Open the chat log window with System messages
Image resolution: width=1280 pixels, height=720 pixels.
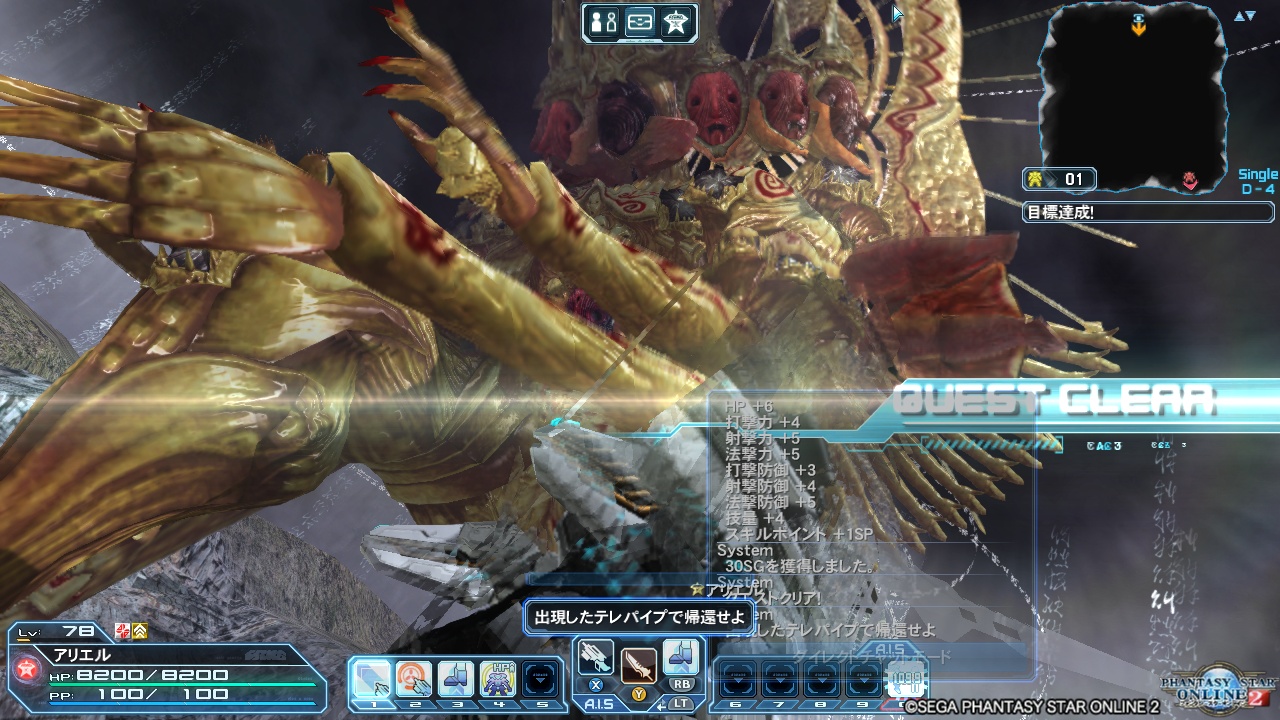click(870, 520)
